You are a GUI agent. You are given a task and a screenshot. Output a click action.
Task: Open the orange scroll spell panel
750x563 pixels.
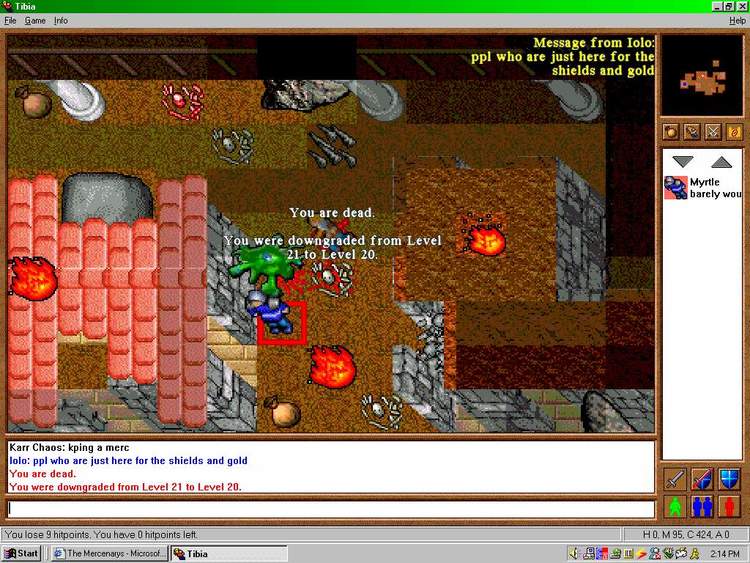coord(735,131)
